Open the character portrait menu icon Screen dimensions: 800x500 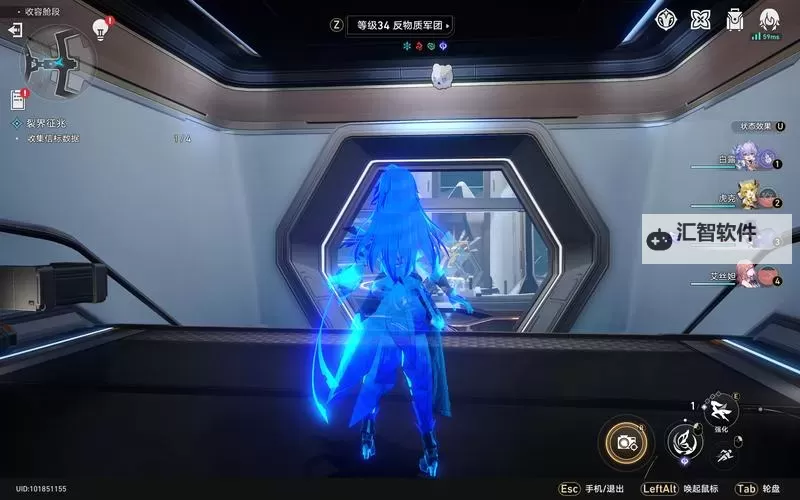769,20
